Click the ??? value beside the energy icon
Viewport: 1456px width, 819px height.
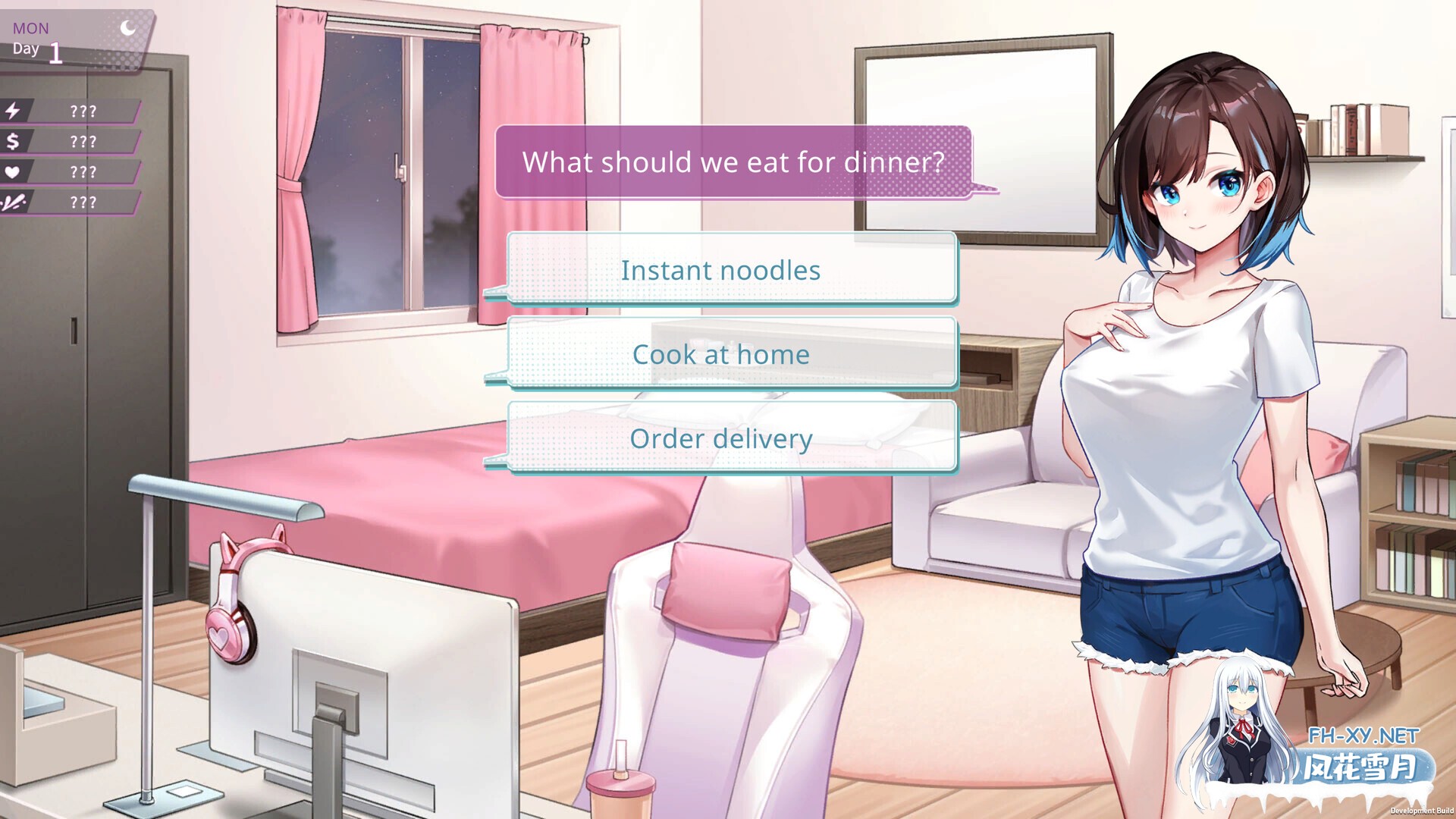tap(82, 111)
